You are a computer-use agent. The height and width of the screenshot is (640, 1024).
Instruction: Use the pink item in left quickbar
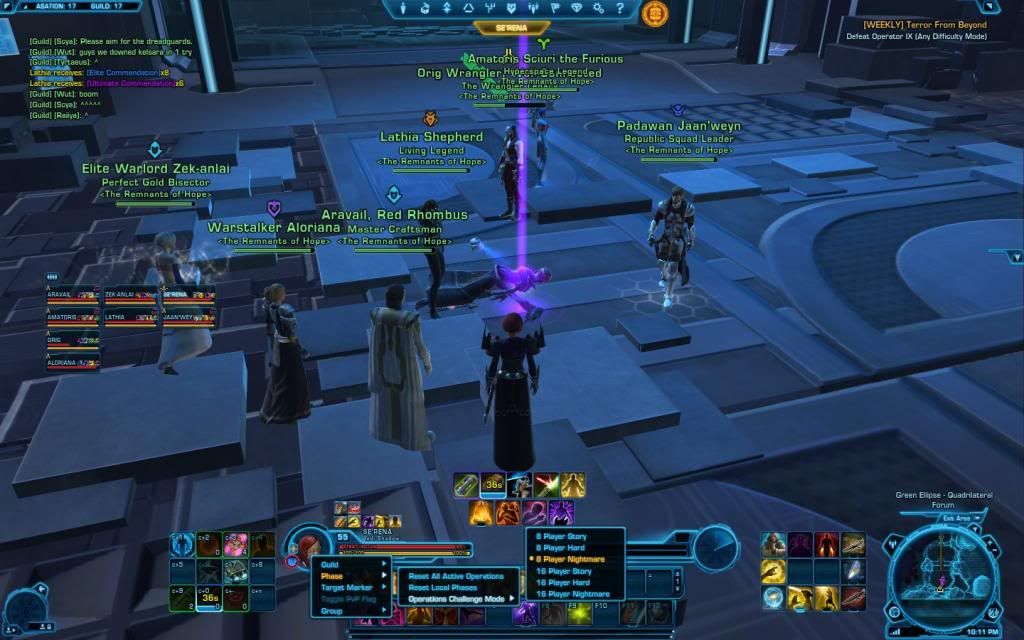[x=235, y=545]
